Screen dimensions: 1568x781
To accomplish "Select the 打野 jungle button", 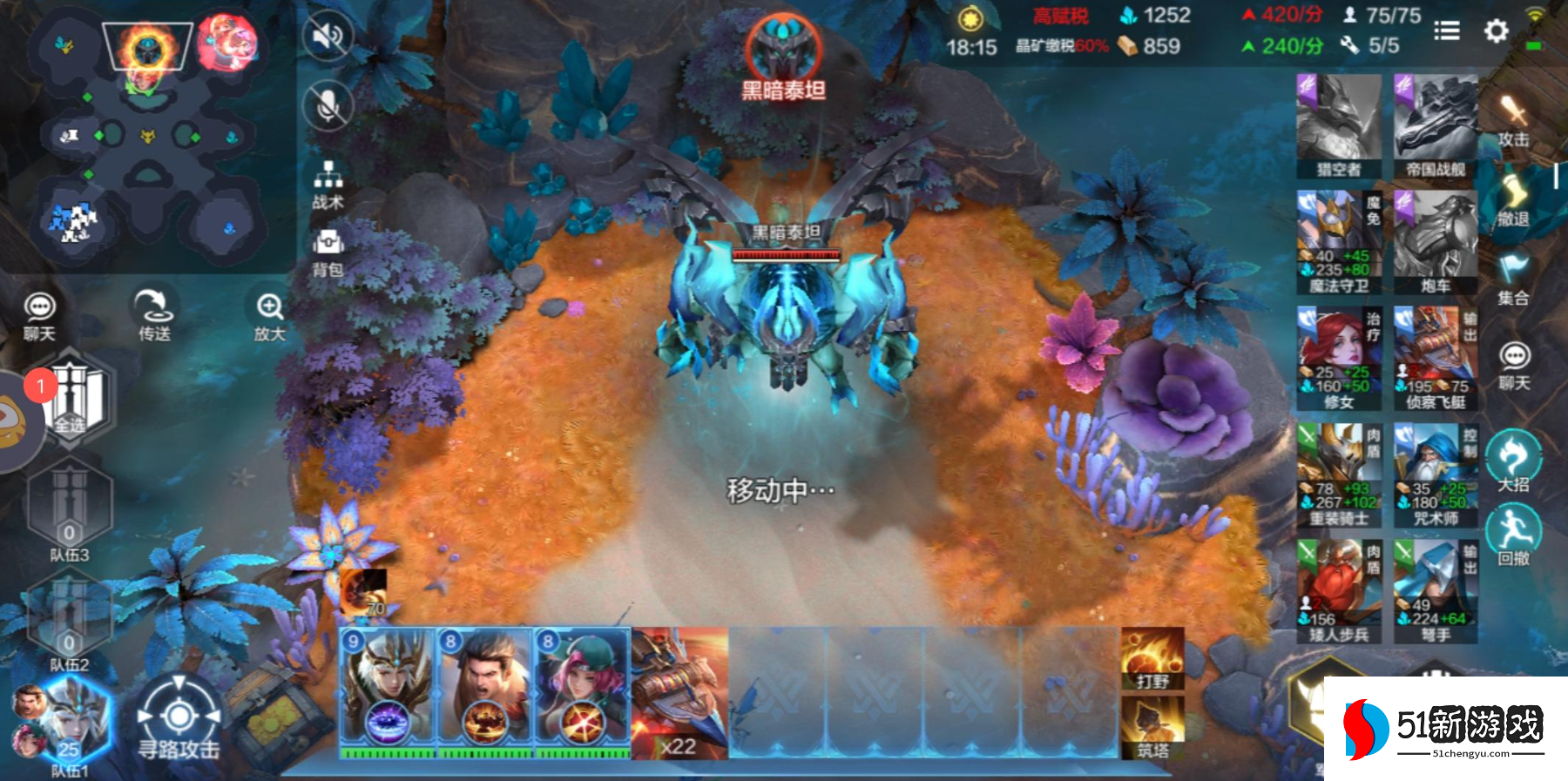I will [x=1152, y=659].
